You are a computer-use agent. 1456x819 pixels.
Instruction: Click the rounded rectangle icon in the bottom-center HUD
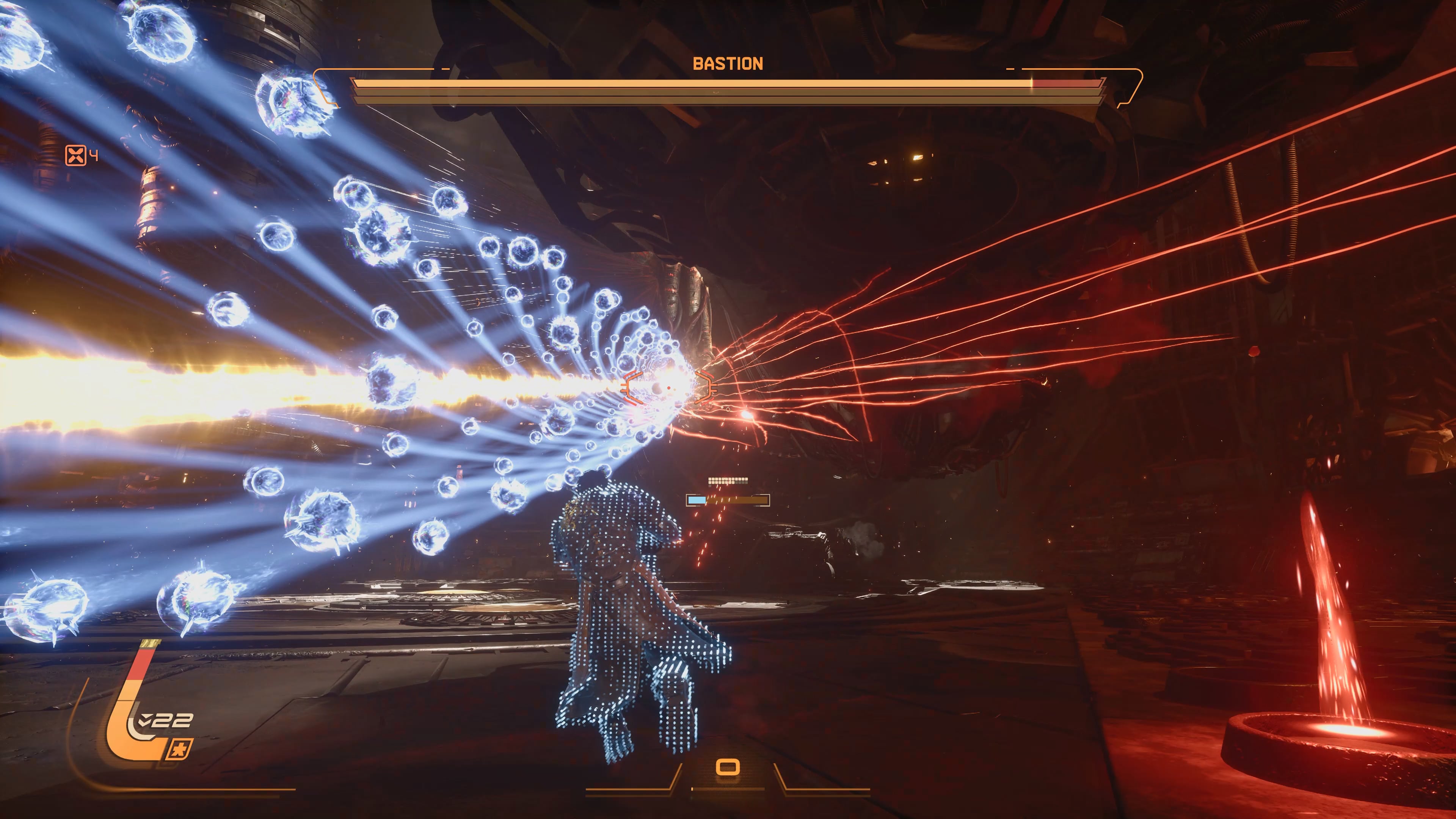coord(728,767)
